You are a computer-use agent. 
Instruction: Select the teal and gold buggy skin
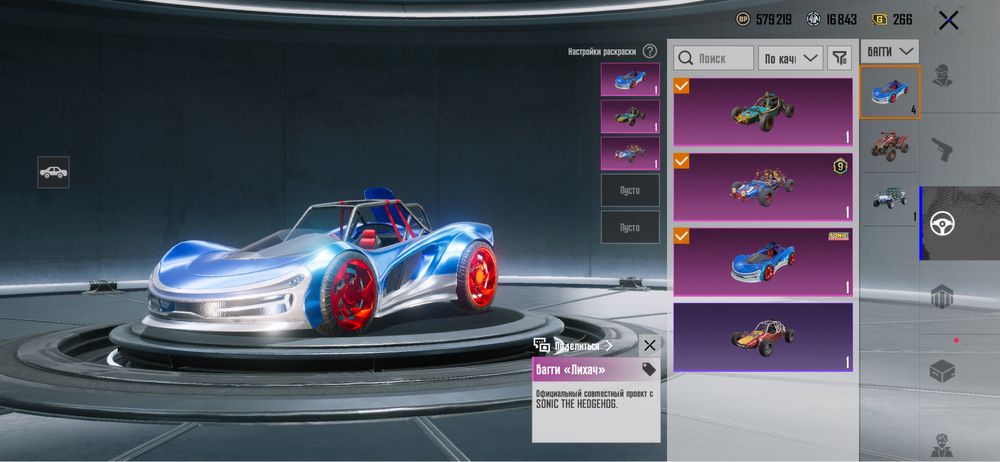[x=762, y=112]
